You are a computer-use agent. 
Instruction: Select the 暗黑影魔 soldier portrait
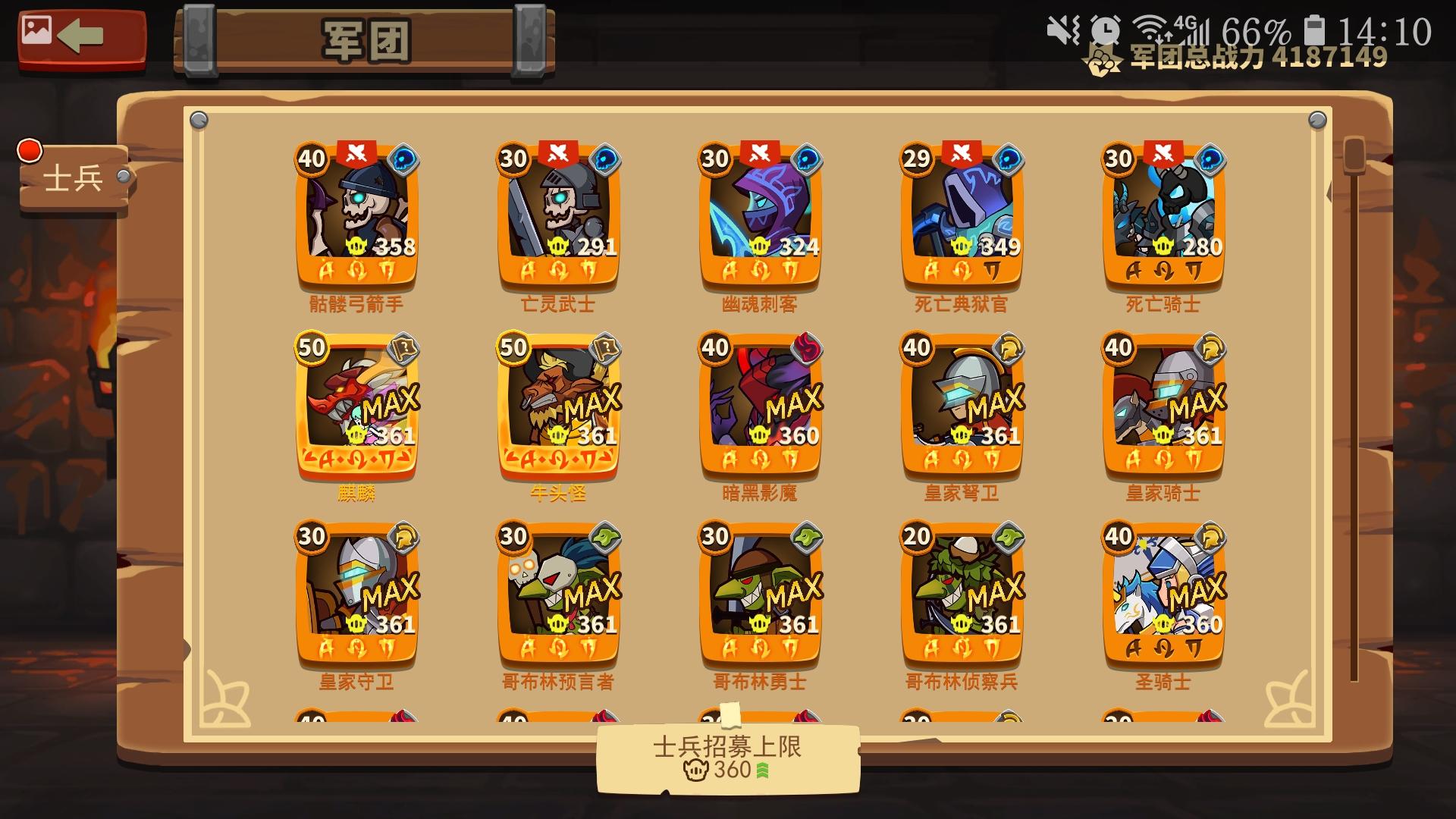click(x=762, y=406)
